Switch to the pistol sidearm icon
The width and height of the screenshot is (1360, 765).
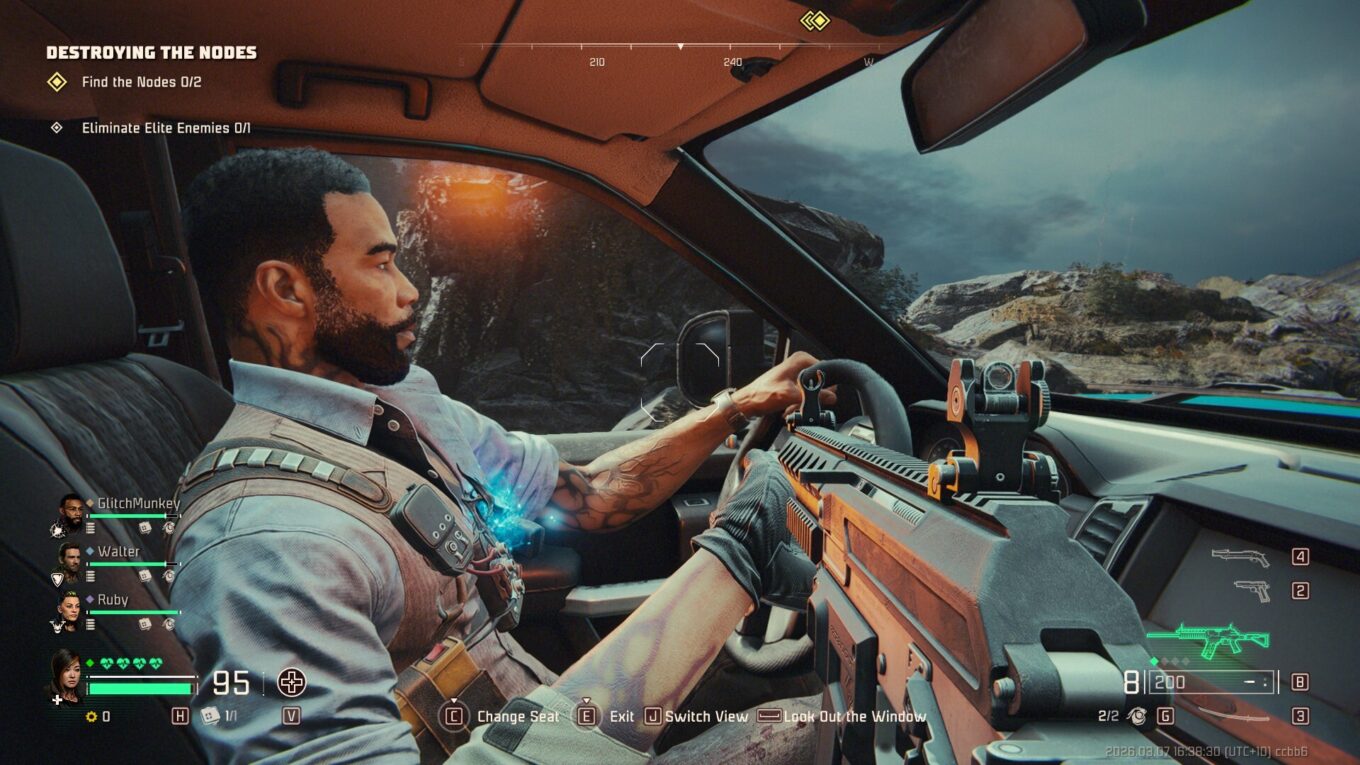coord(1251,590)
